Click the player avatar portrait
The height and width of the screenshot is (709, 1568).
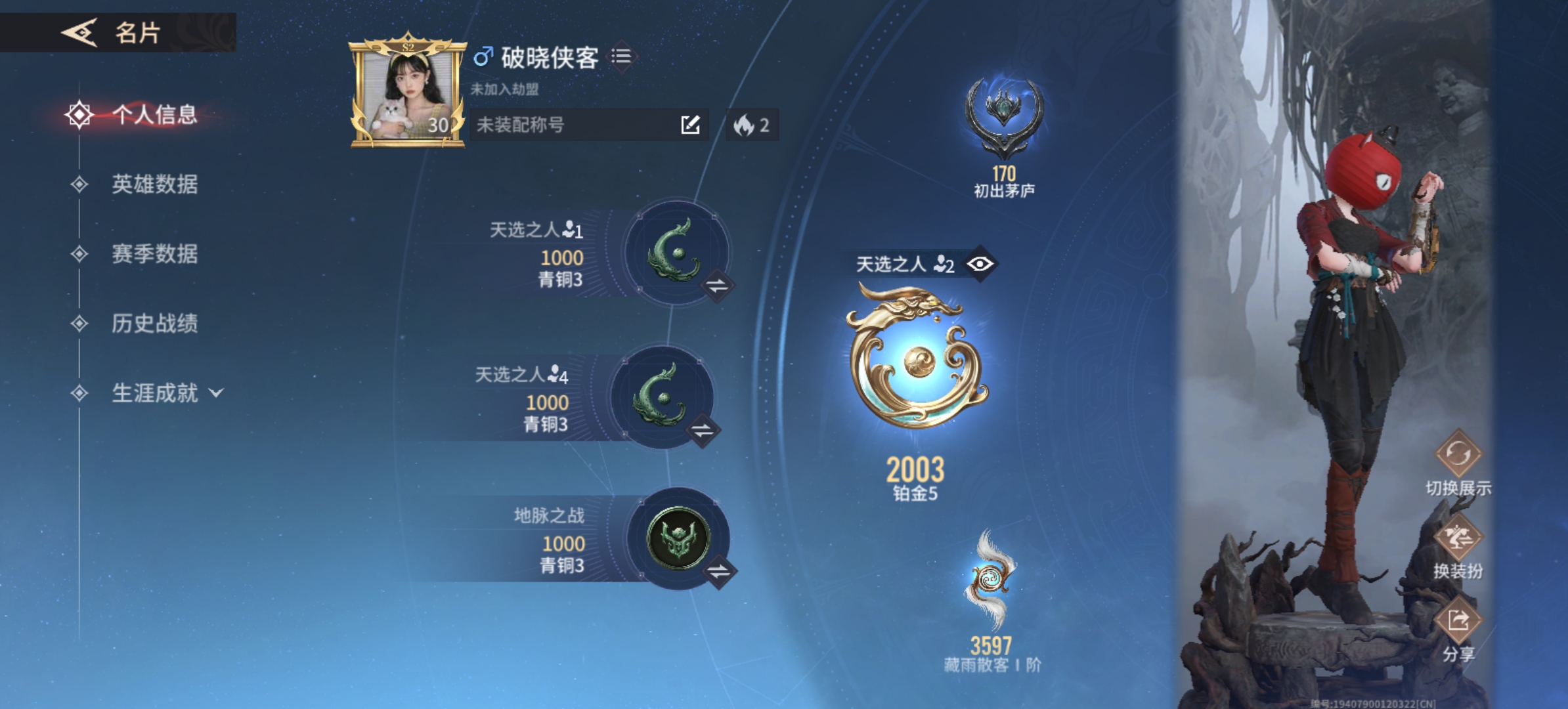(x=407, y=93)
